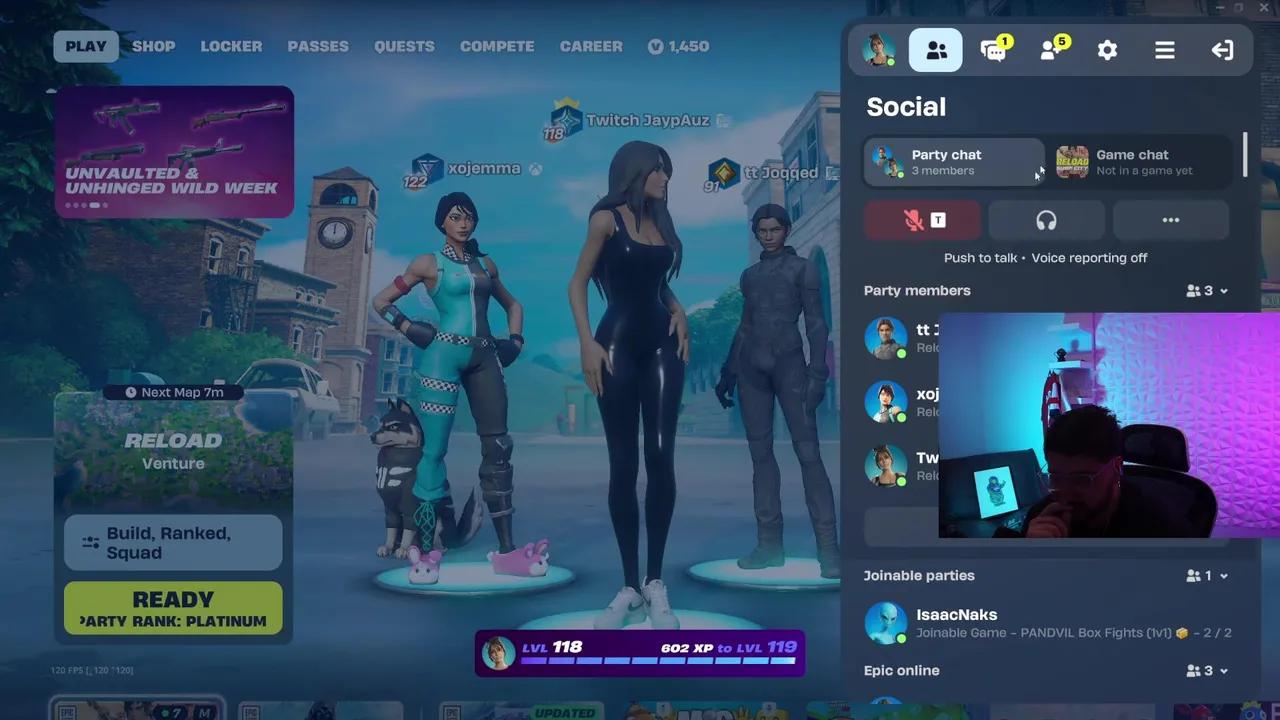Collapse the Epic online section
This screenshot has height=720, width=1280.
(1222, 670)
